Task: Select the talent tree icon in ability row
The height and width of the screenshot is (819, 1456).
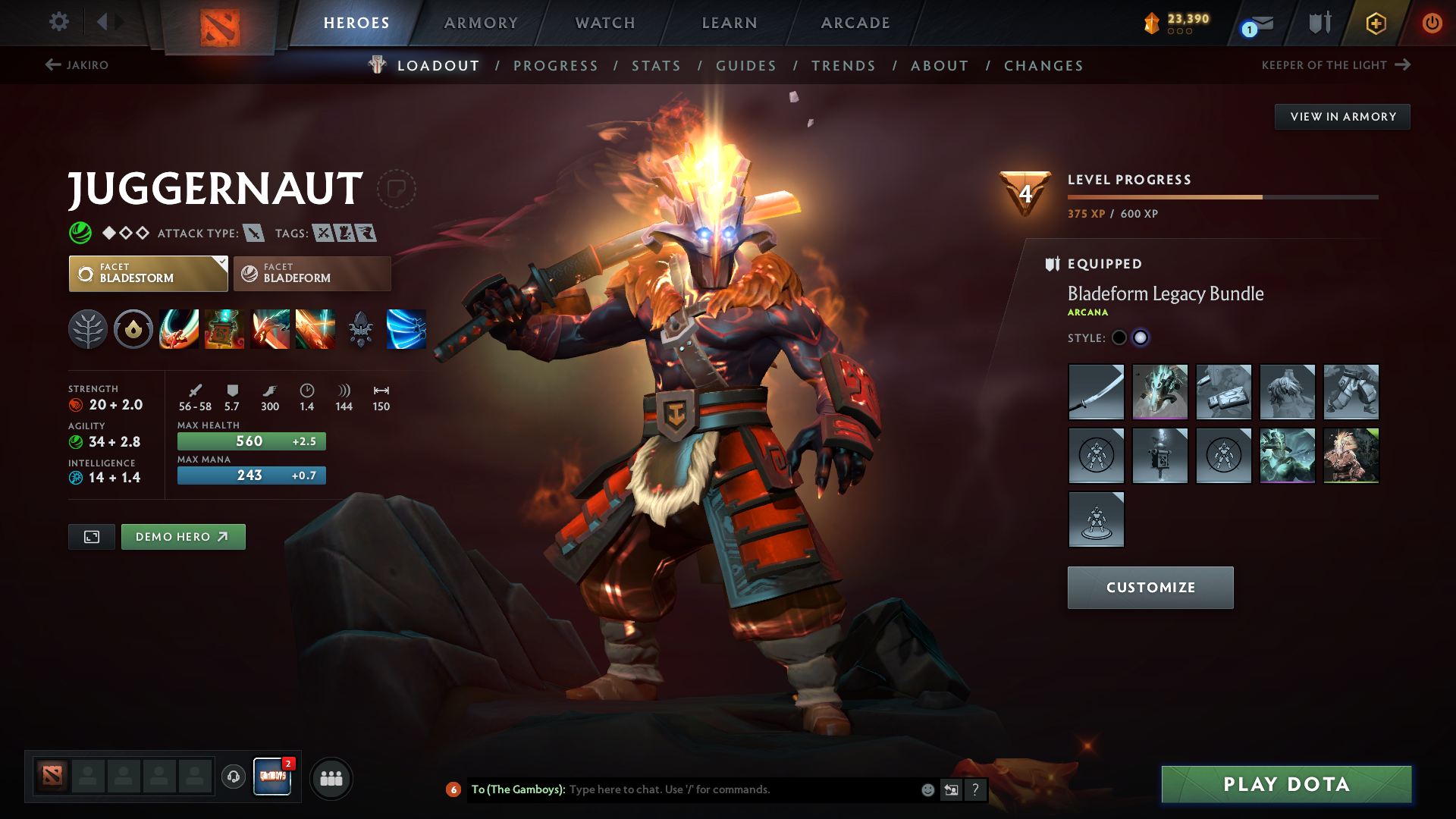Action: click(88, 329)
